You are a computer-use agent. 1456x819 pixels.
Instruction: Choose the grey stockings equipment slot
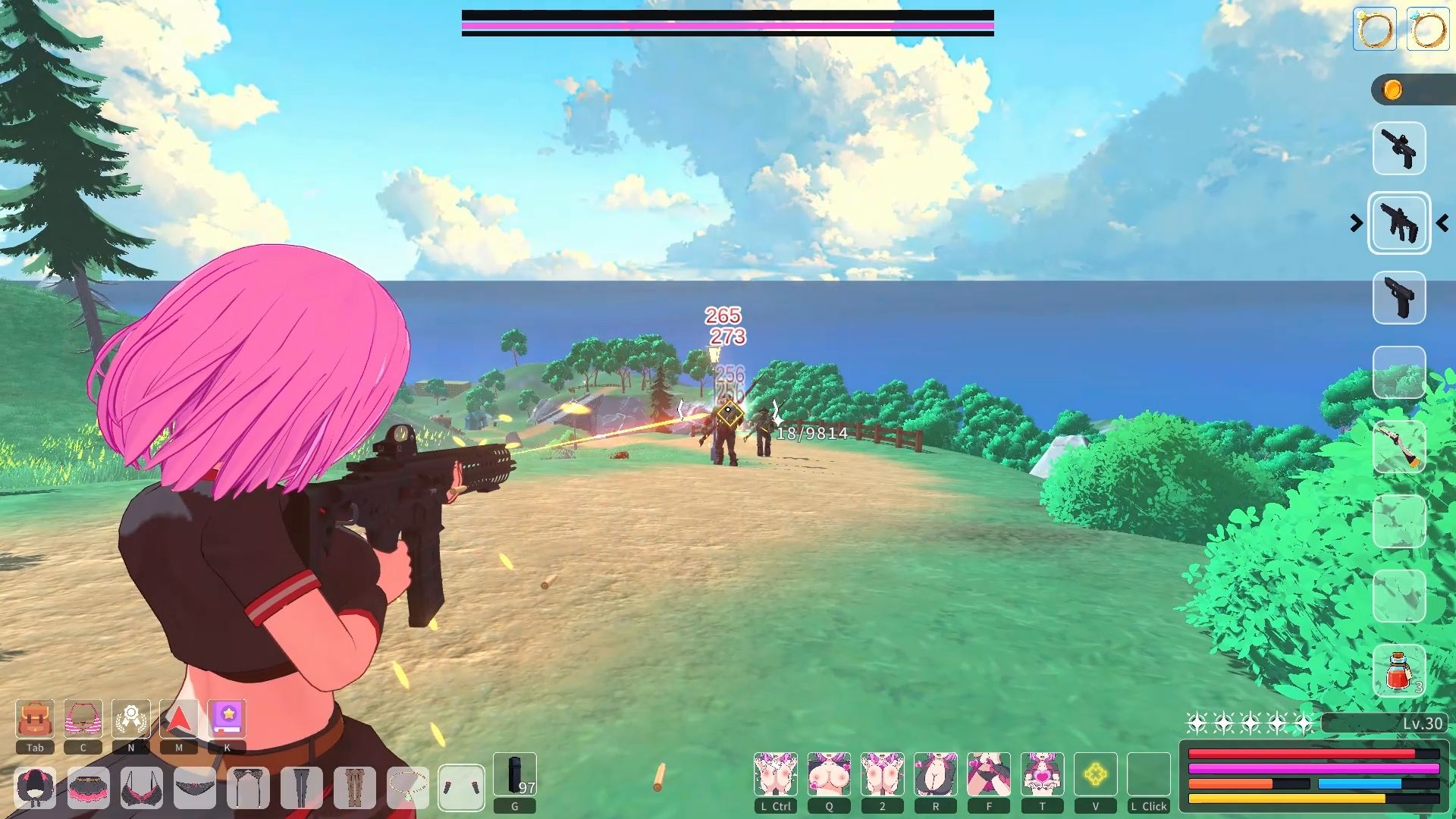302,787
